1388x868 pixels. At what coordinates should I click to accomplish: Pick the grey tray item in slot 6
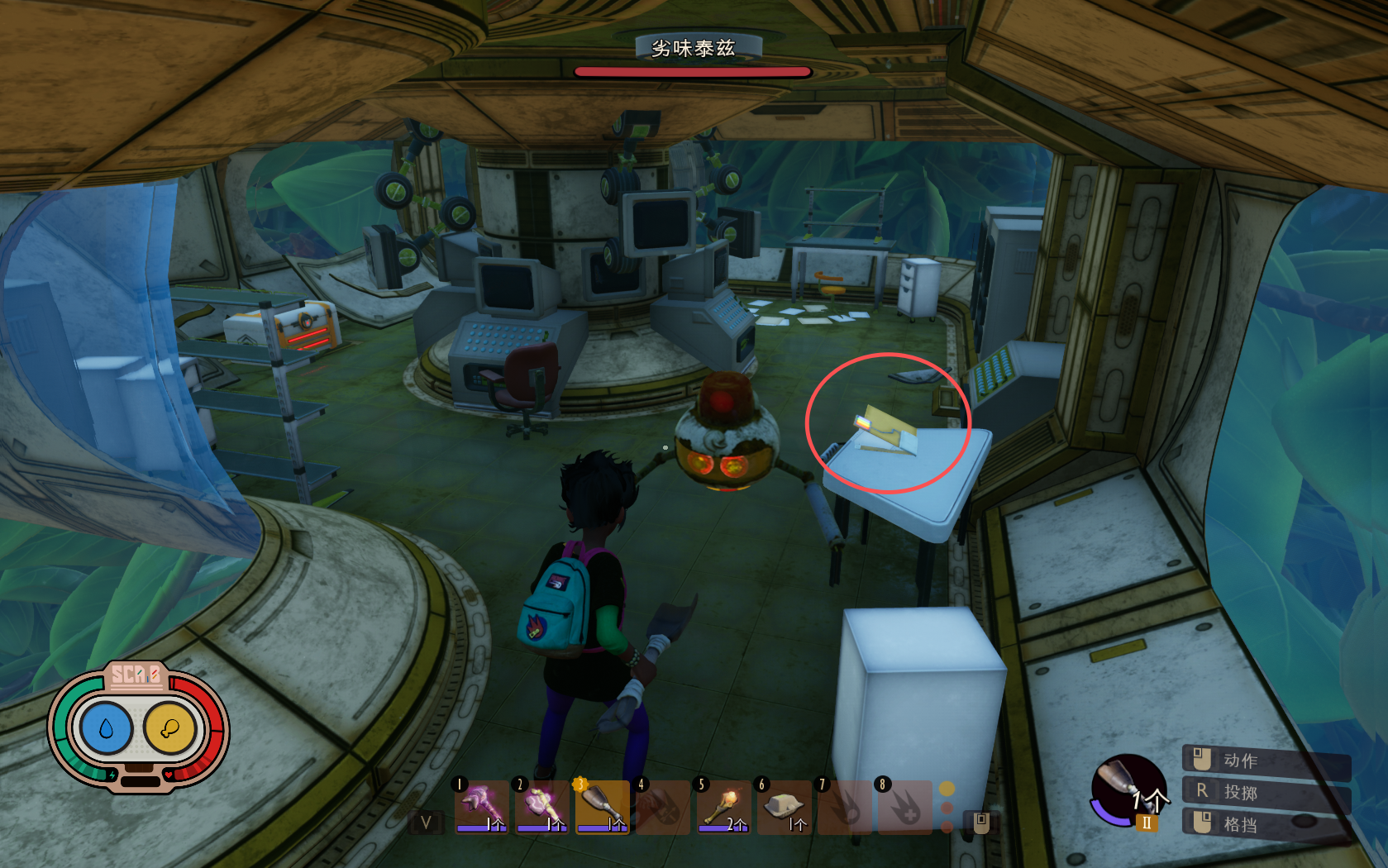pos(785,807)
